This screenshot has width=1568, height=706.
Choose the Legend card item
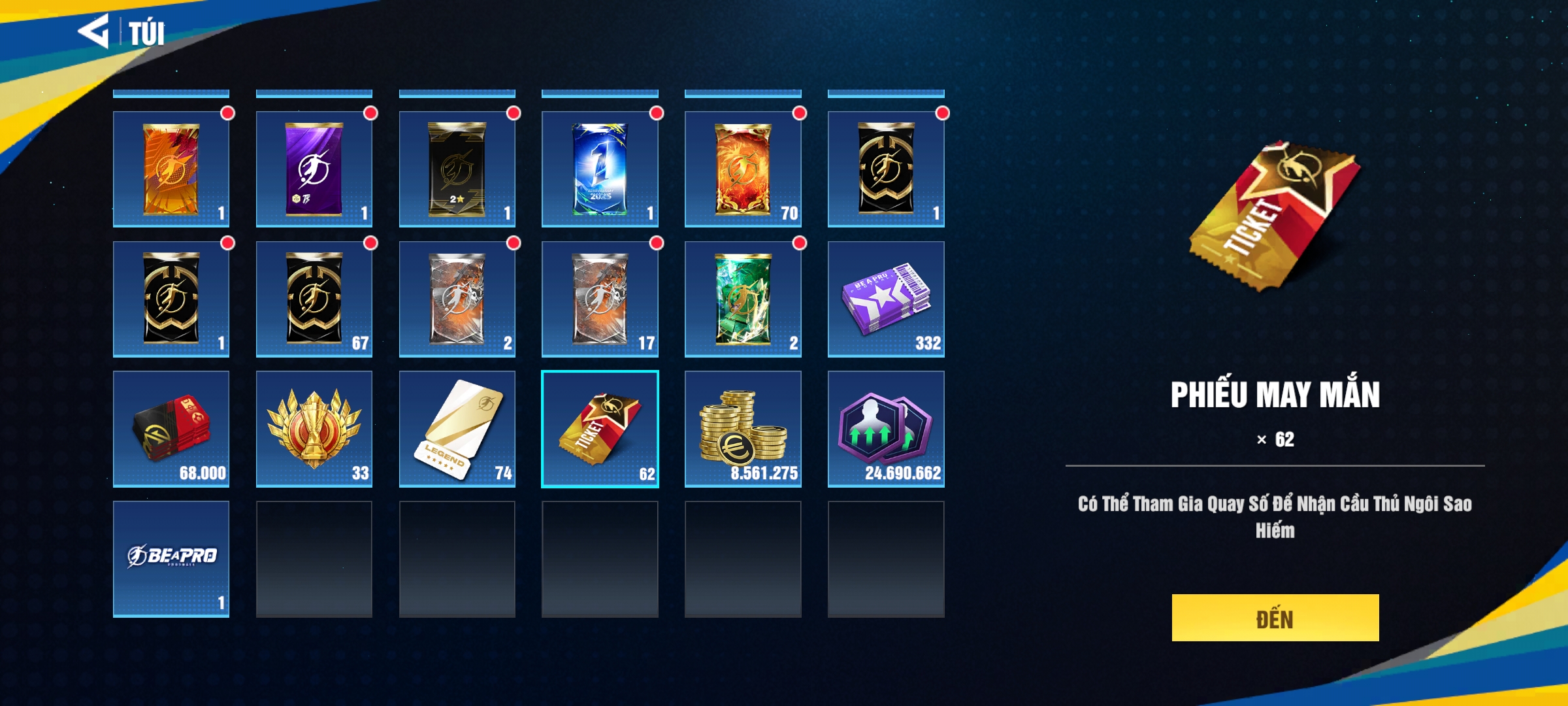coord(457,428)
